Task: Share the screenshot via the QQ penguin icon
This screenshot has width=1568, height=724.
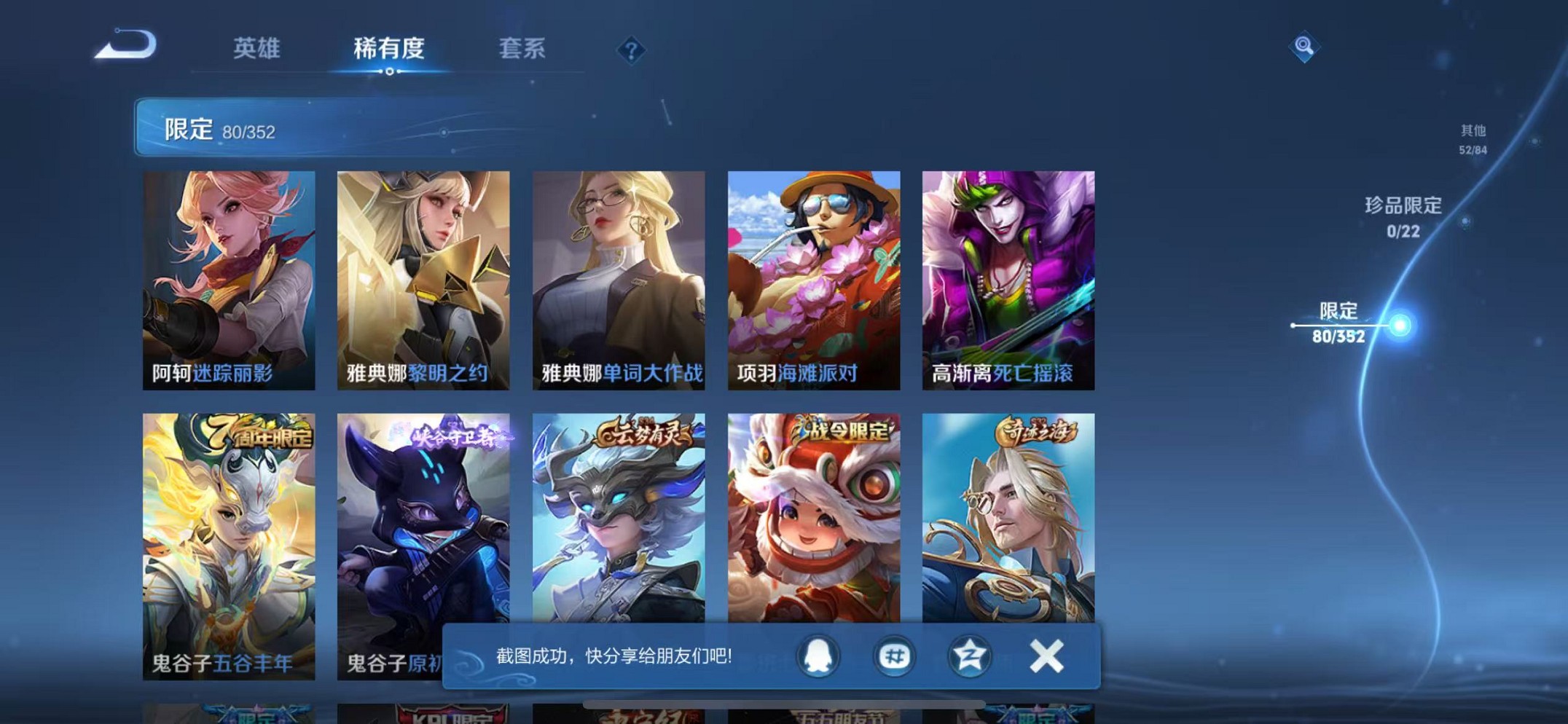Action: pos(817,656)
